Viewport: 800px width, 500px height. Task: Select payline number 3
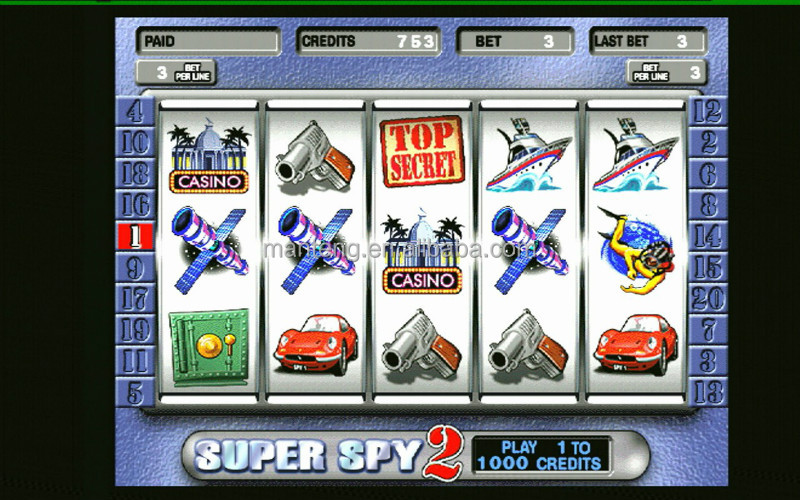(707, 360)
